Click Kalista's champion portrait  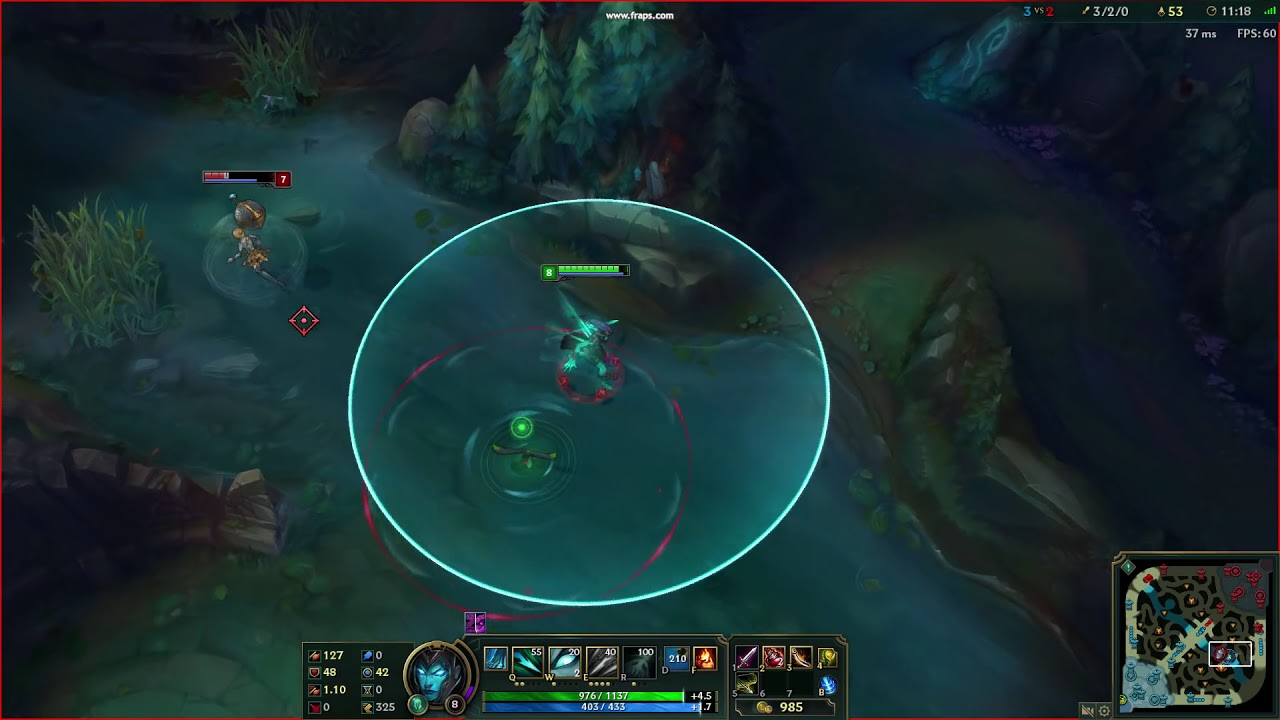(437, 675)
